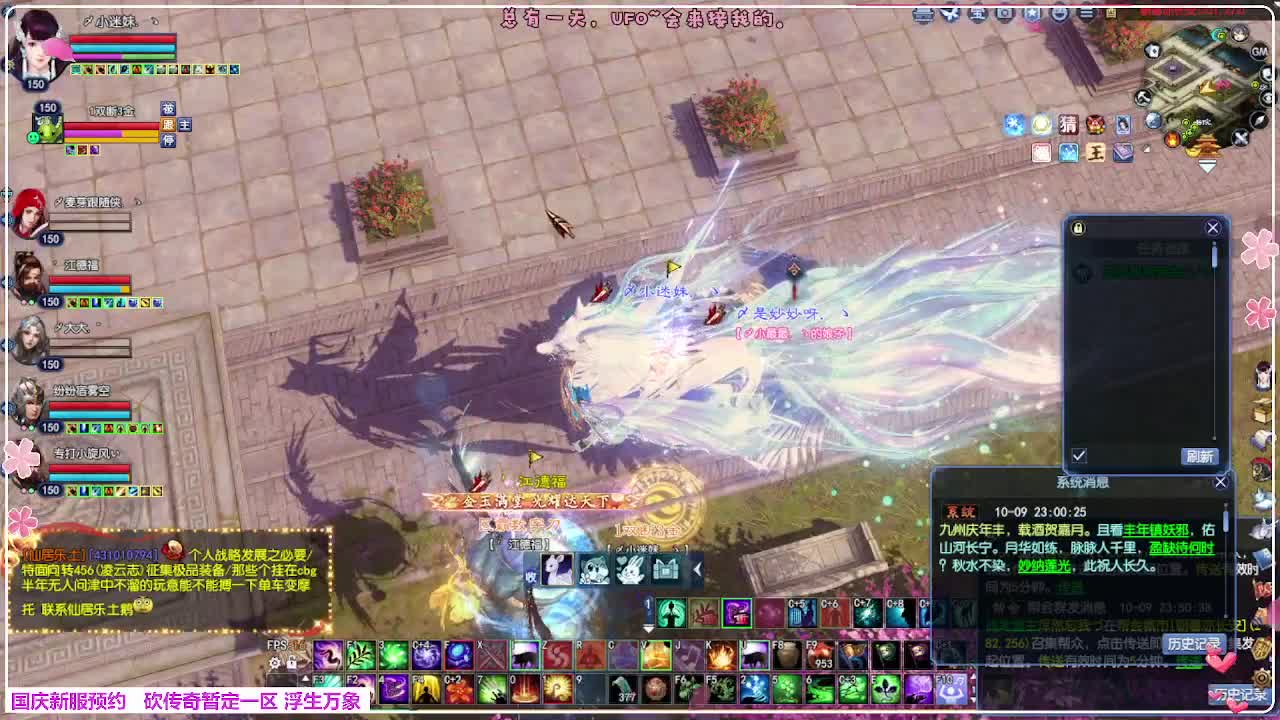
Task: Select the snowflake event activity icon
Action: (x=1016, y=123)
